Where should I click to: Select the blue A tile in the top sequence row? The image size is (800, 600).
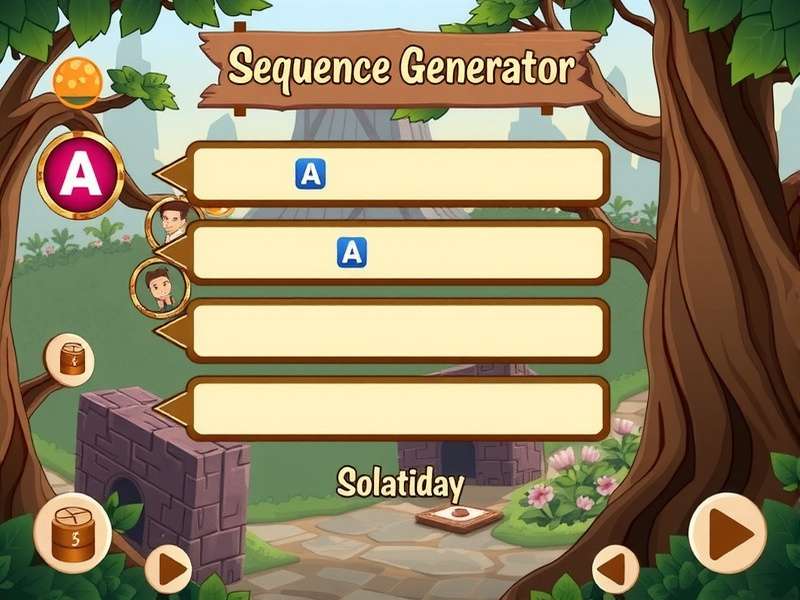pyautogui.click(x=311, y=174)
